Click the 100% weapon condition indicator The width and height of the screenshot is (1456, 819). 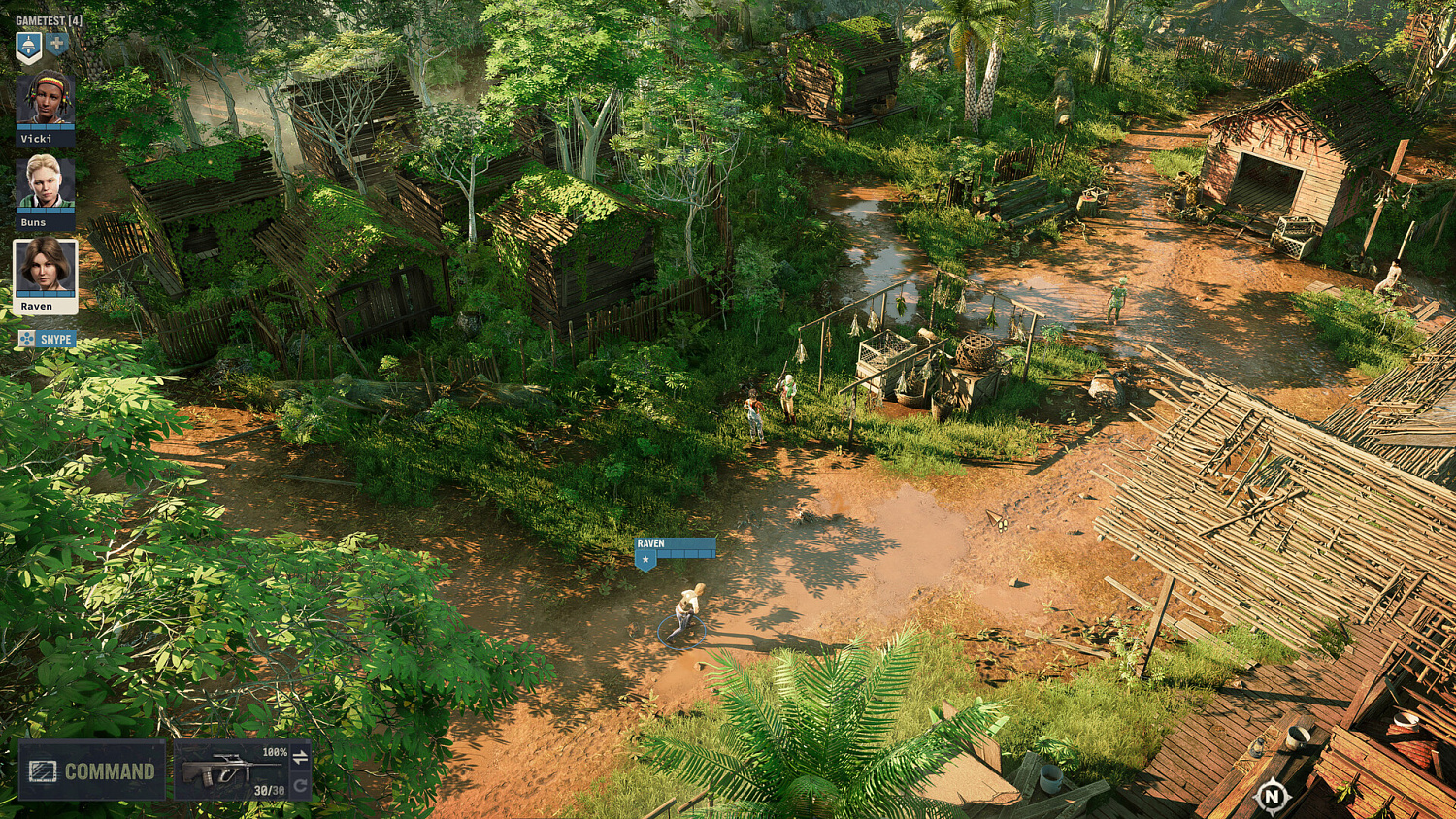coord(275,752)
